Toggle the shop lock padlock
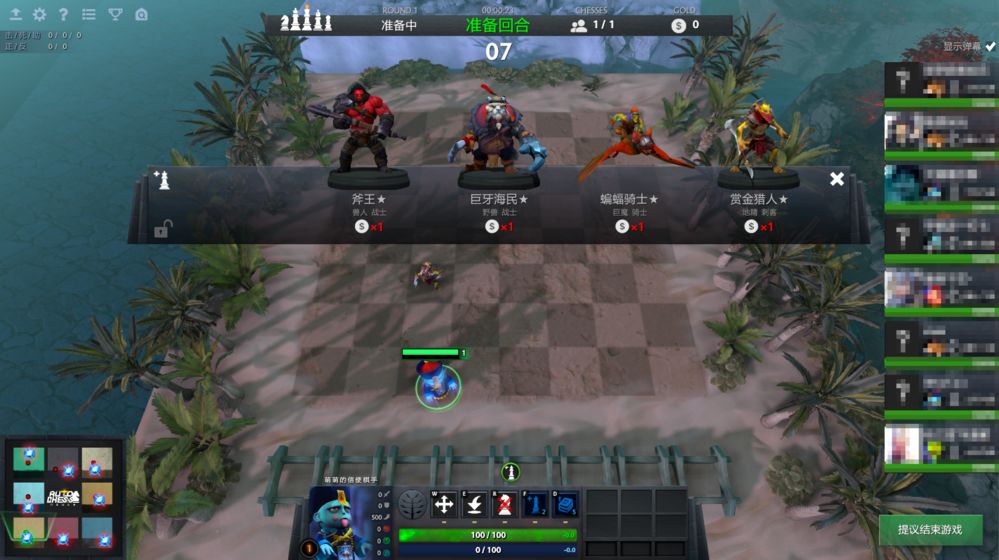 (163, 230)
